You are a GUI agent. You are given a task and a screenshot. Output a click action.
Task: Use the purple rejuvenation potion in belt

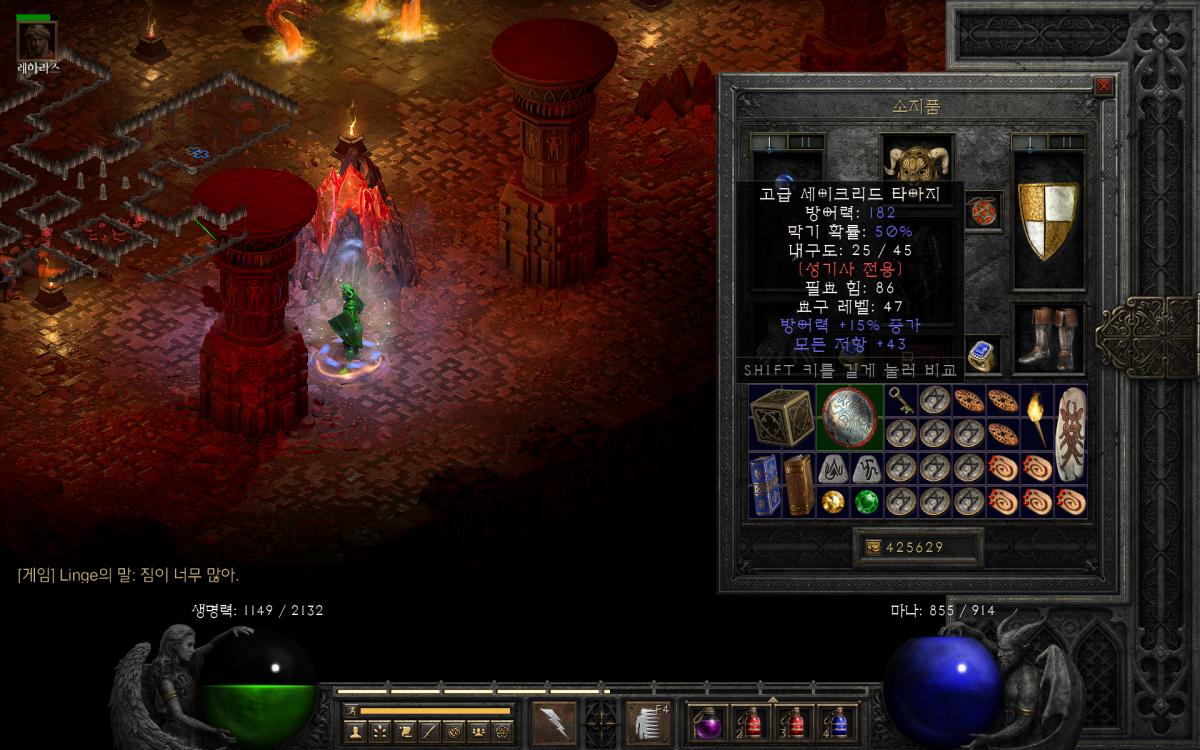[x=708, y=722]
